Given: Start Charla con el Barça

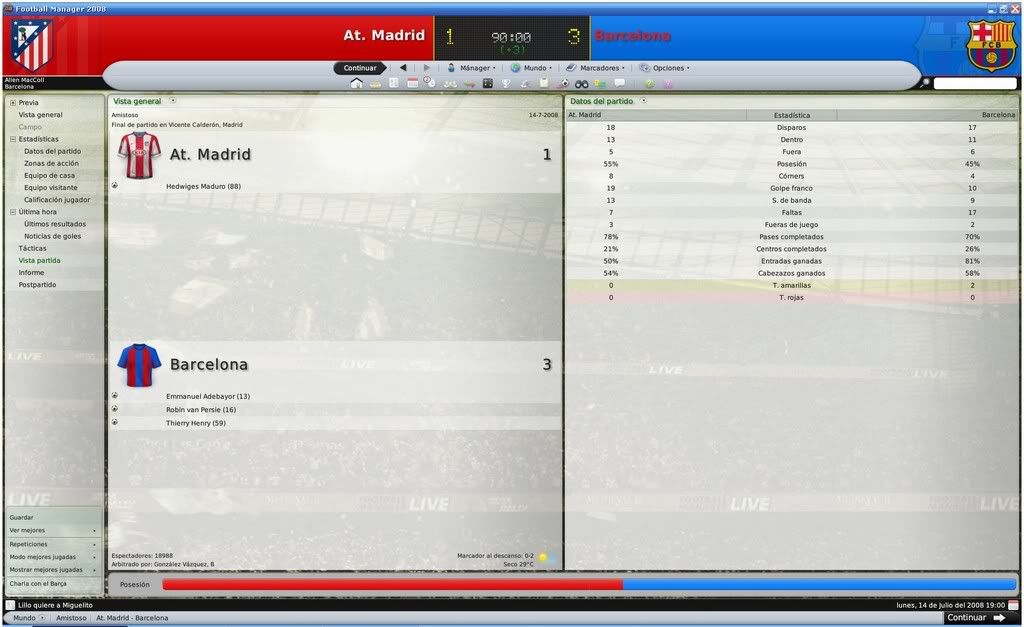Looking at the screenshot, I should [x=38, y=583].
